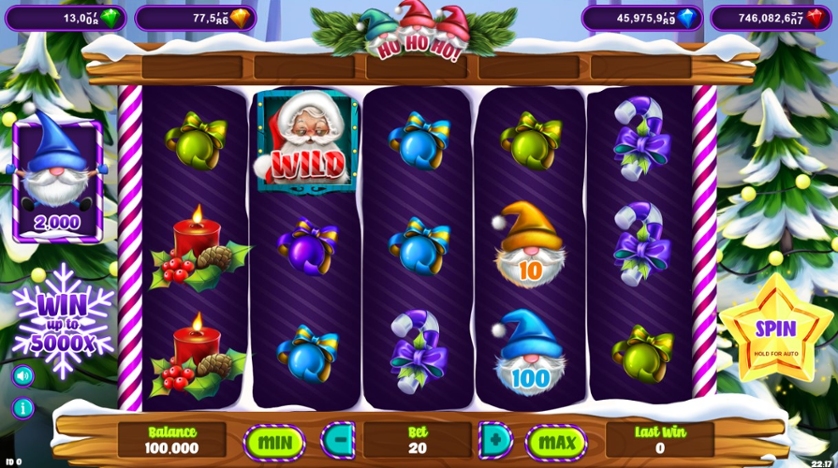
Task: Decrease the bet with the minus button
Action: click(x=337, y=439)
